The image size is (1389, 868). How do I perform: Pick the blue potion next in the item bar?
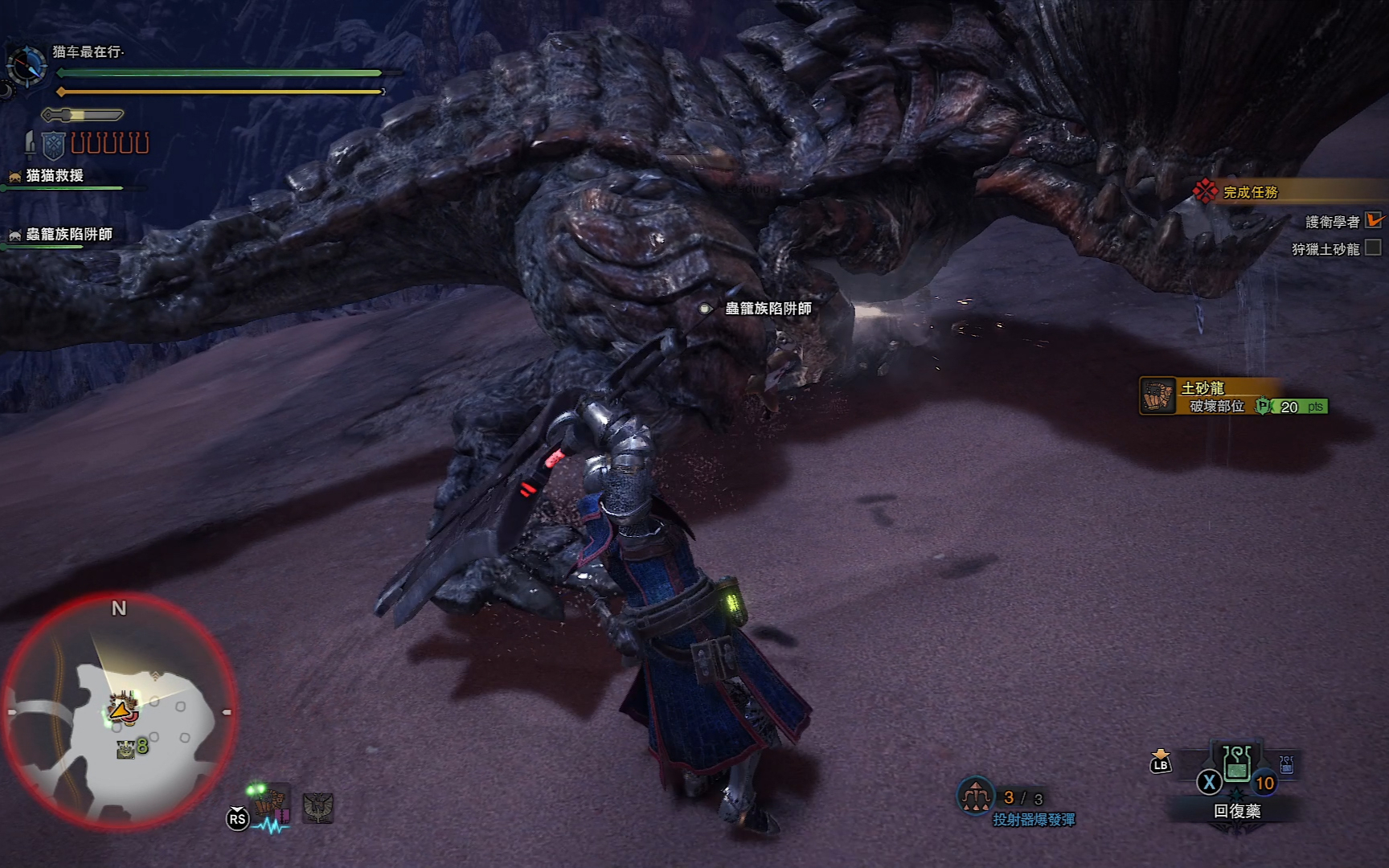(x=1286, y=766)
